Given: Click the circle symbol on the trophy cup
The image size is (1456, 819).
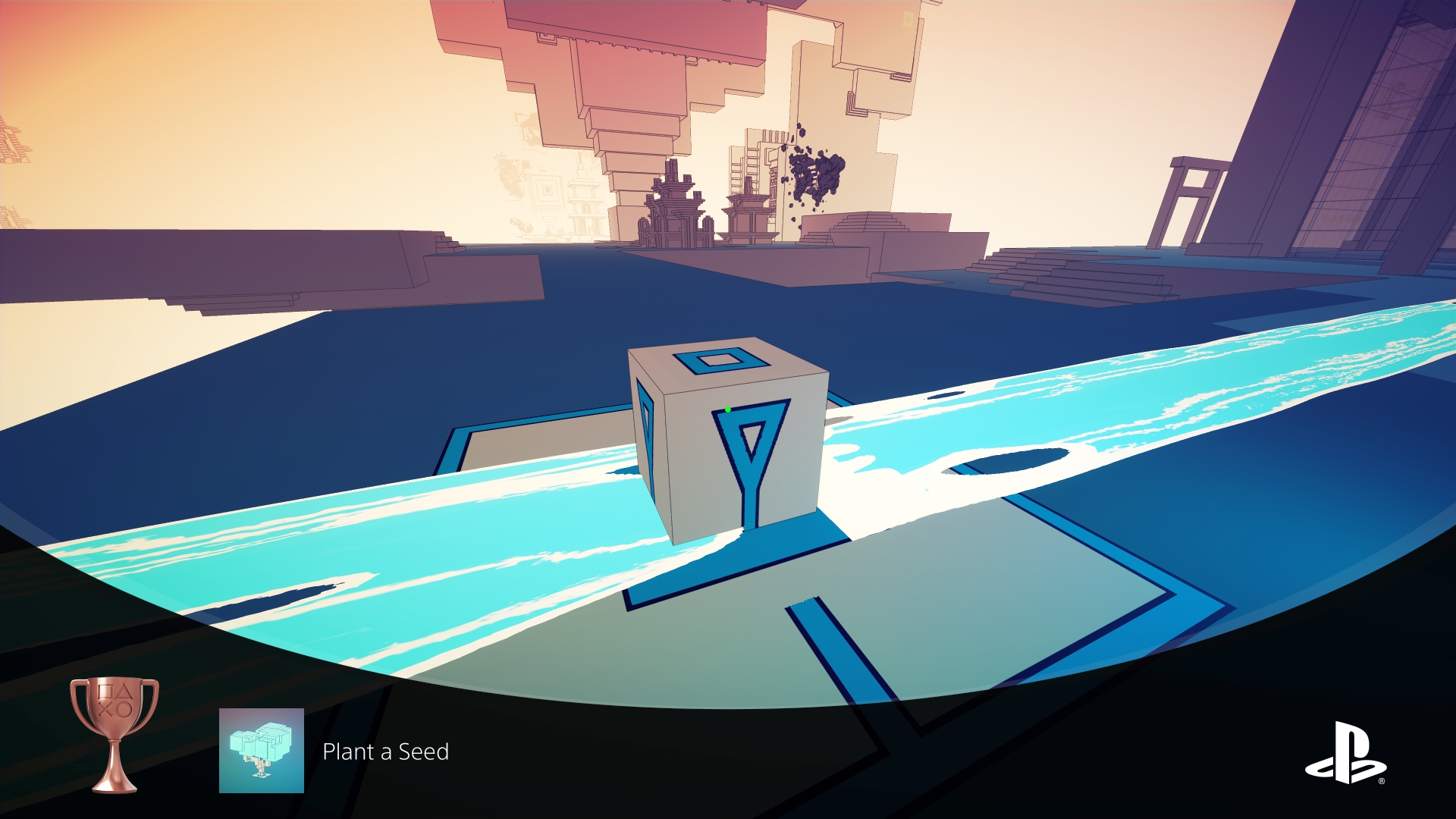Looking at the screenshot, I should (124, 708).
